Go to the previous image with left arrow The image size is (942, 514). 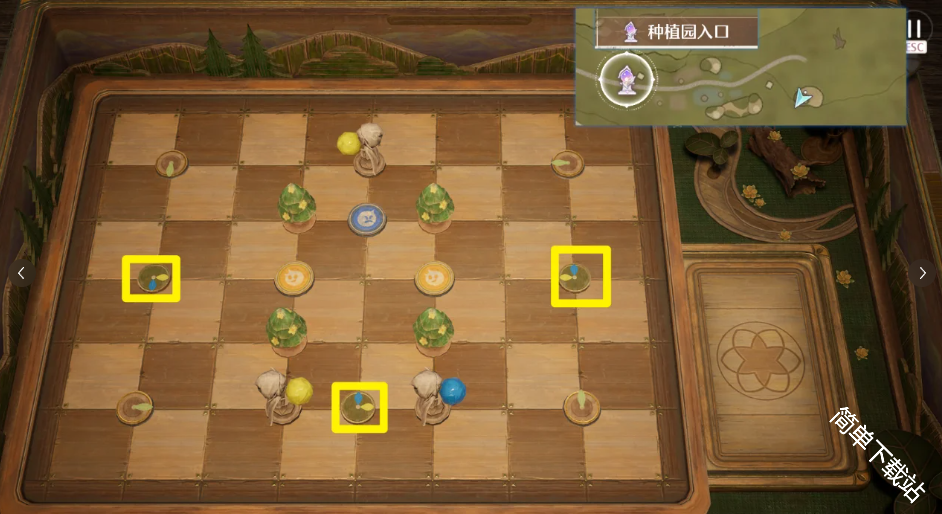point(21,273)
